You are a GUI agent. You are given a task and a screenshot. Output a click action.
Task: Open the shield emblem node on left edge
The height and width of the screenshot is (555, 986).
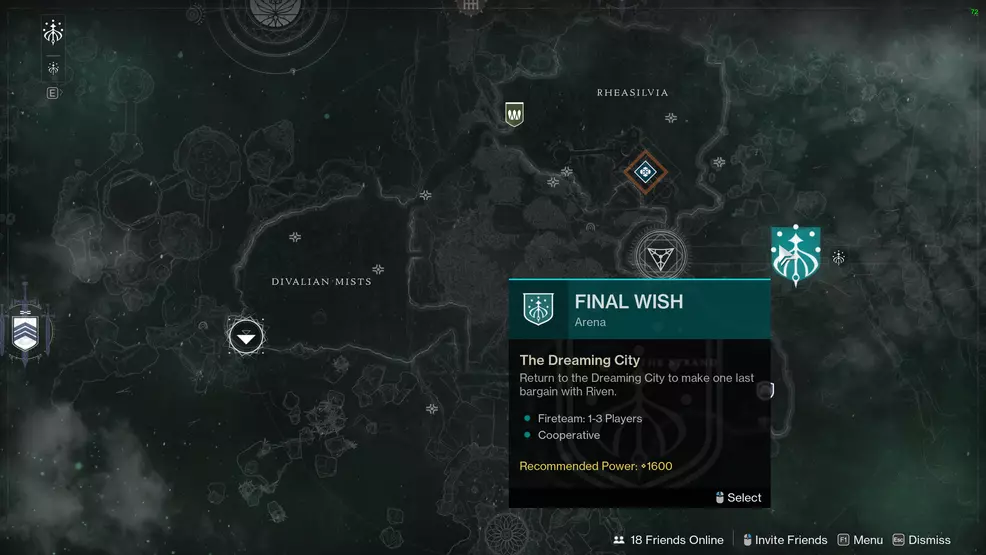(x=26, y=329)
